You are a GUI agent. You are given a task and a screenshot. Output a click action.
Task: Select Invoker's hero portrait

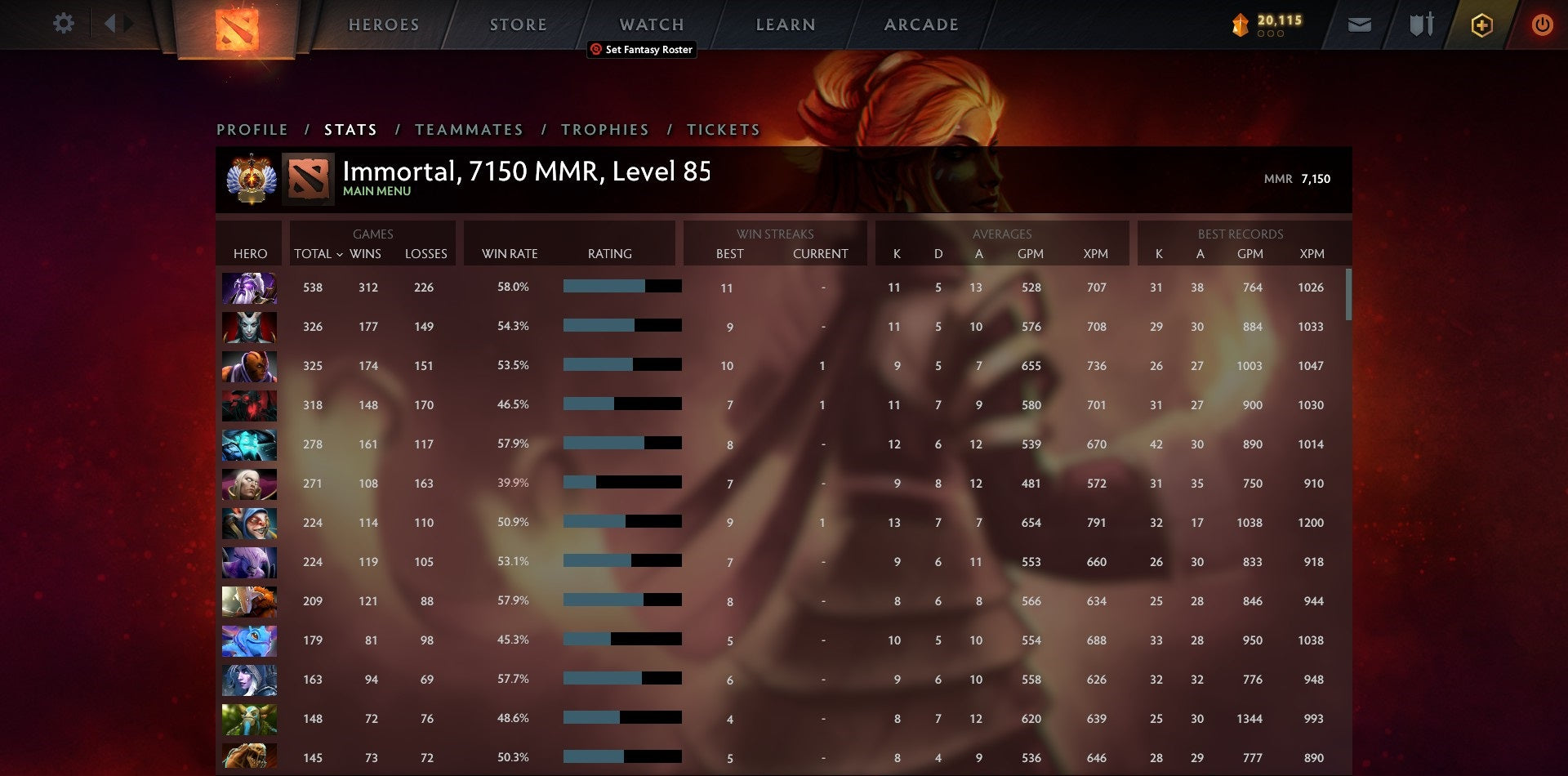[249, 483]
